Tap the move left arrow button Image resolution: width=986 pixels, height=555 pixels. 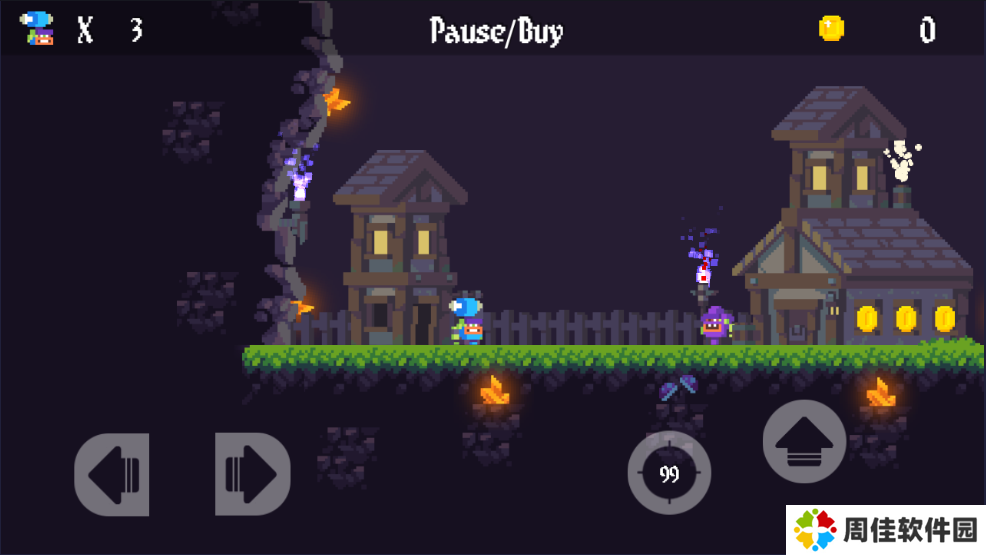[112, 474]
